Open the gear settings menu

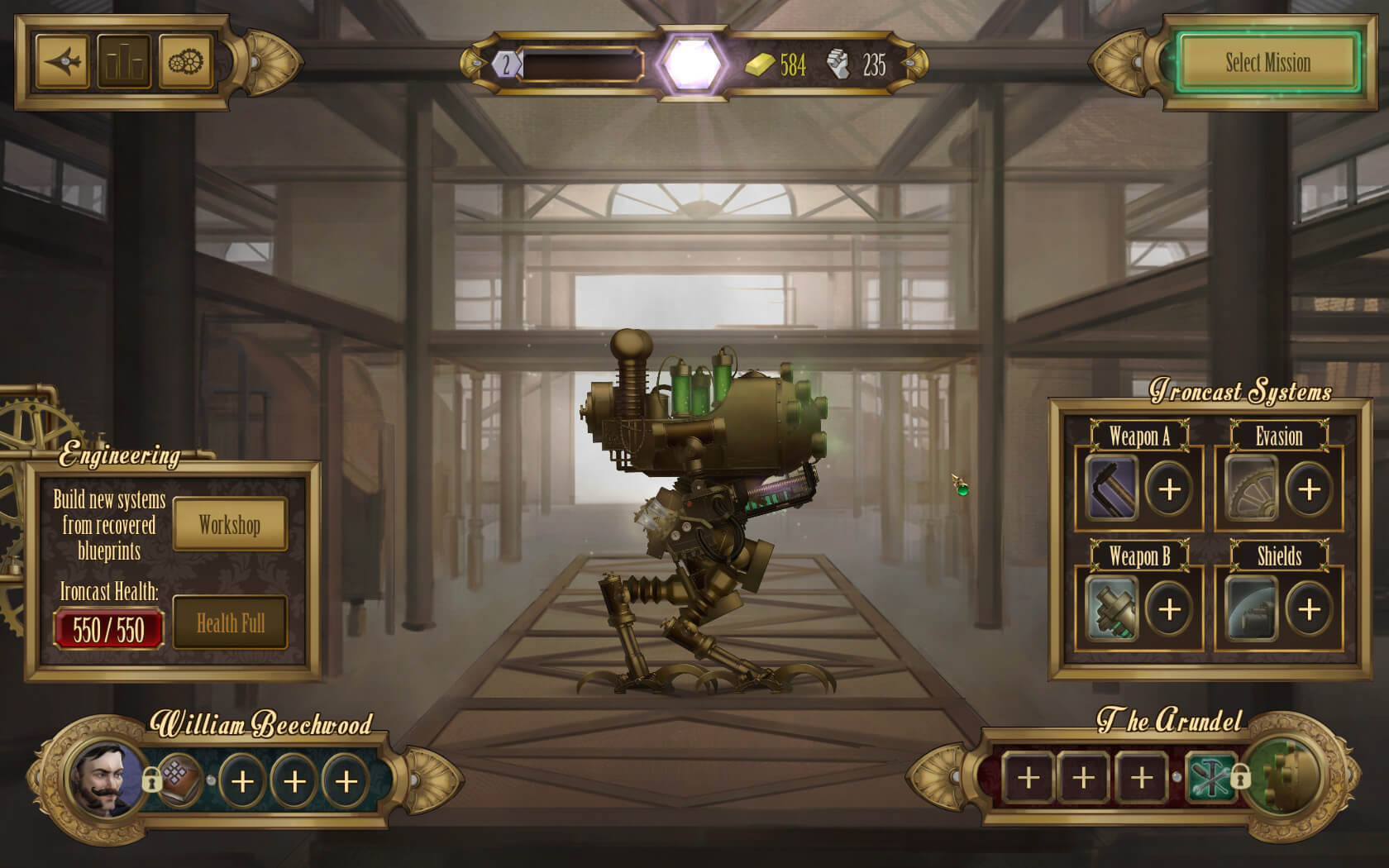185,62
